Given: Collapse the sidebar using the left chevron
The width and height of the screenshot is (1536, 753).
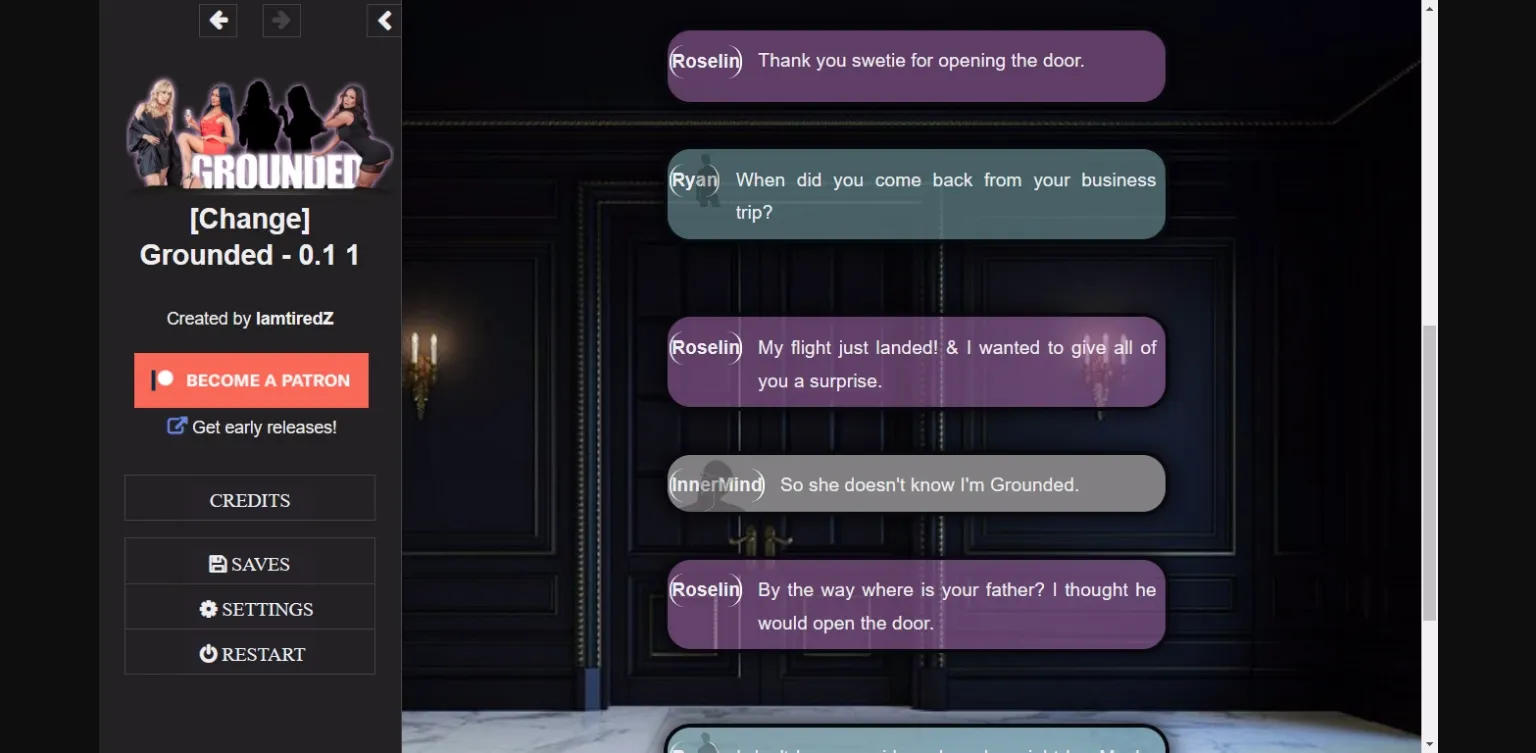Looking at the screenshot, I should pyautogui.click(x=384, y=20).
